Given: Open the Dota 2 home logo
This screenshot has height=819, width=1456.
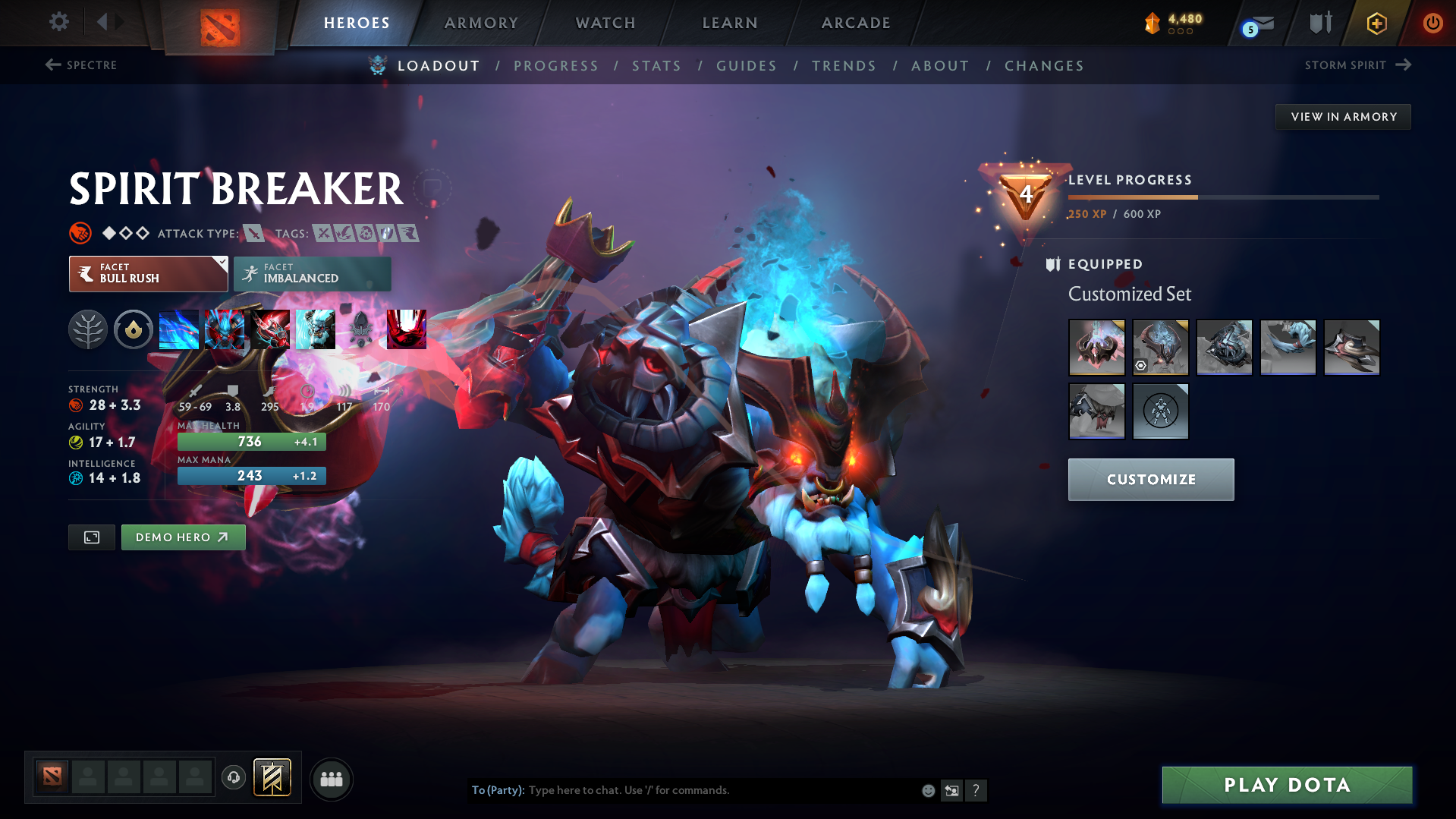Looking at the screenshot, I should [220, 23].
